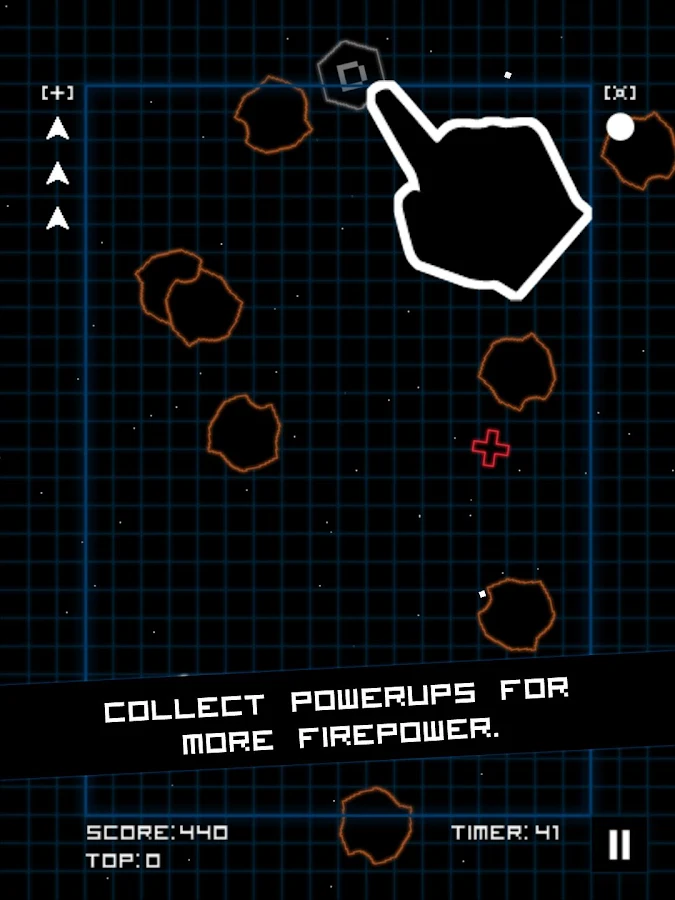Pause the game

(x=619, y=845)
